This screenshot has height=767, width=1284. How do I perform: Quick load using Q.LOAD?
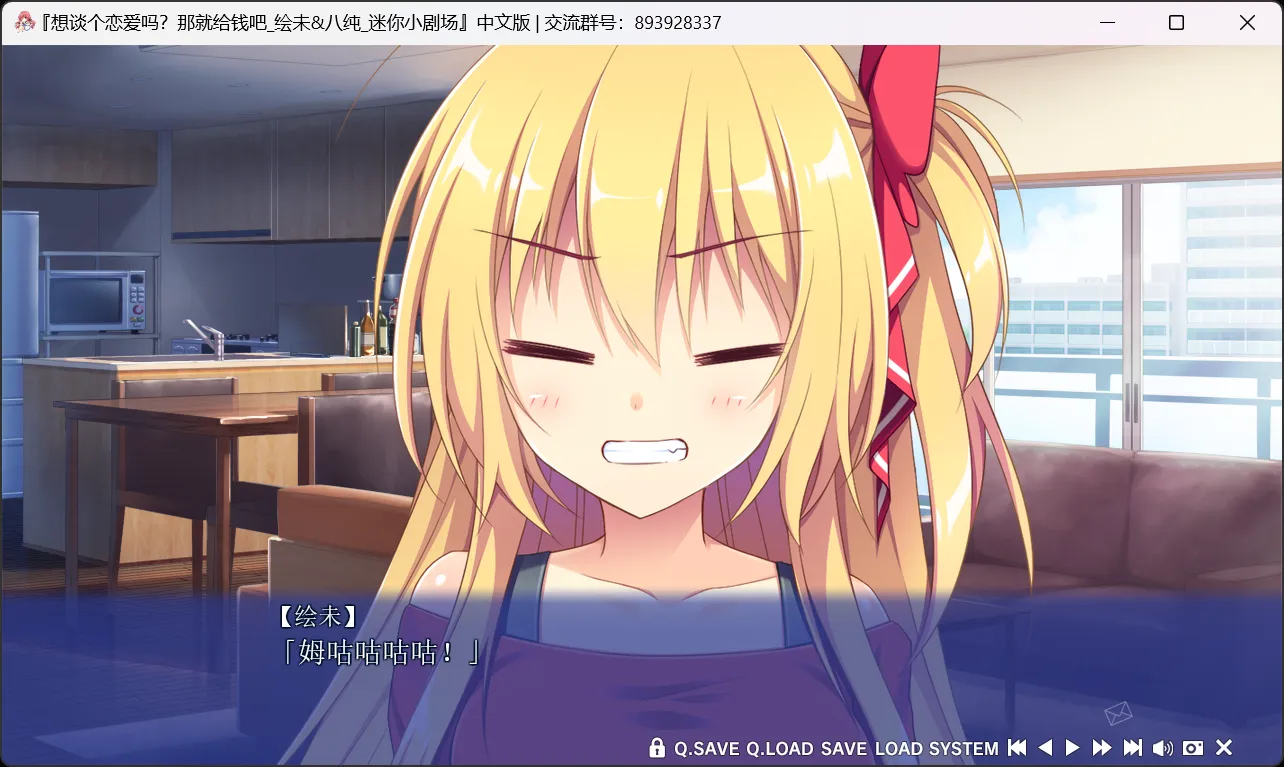click(780, 748)
